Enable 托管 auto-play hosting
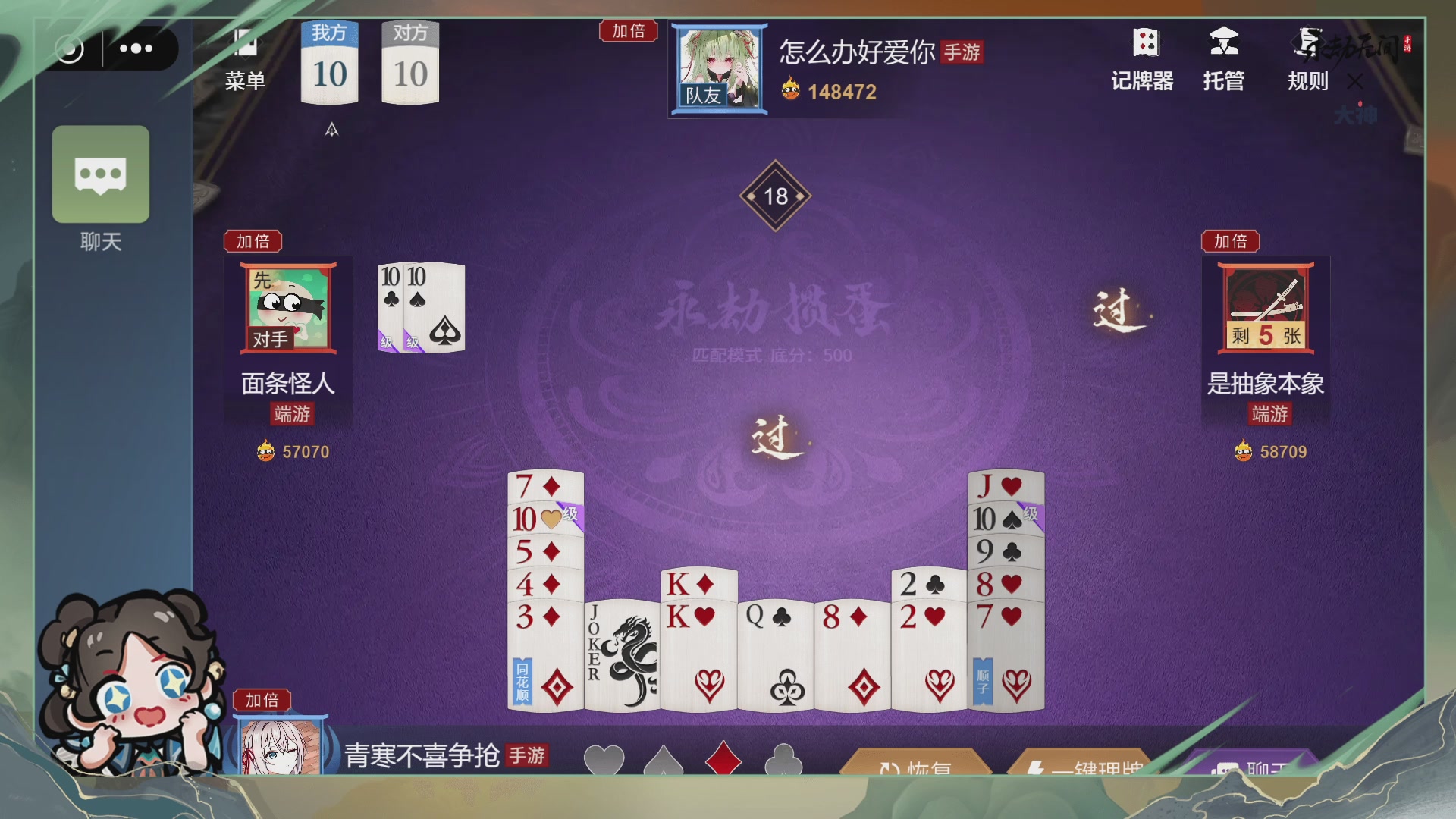The height and width of the screenshot is (819, 1456). [x=1224, y=57]
